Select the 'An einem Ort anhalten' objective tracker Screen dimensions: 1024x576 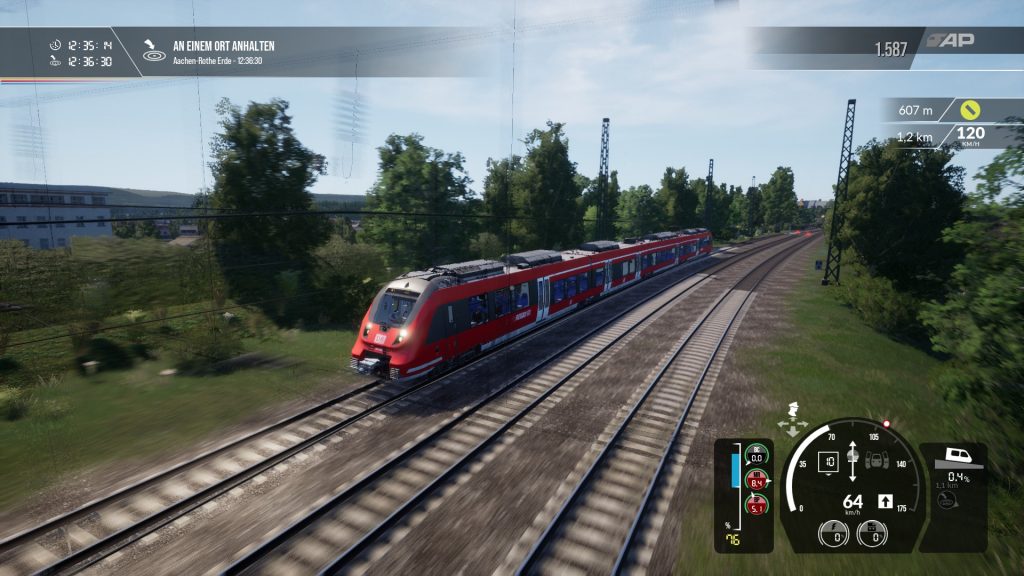223,46
